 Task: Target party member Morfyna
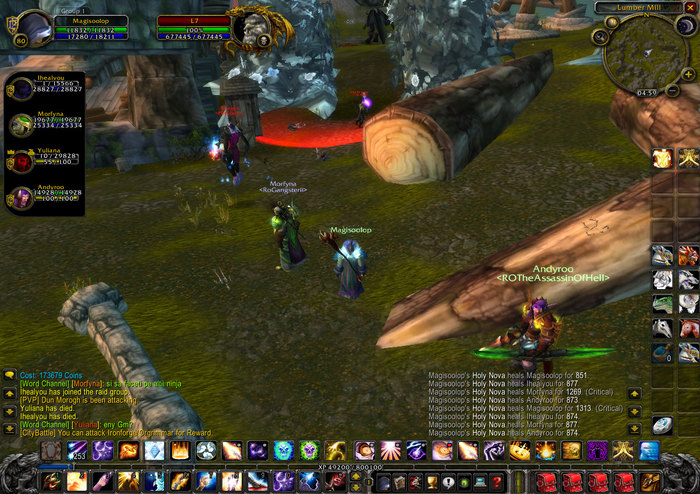point(22,123)
